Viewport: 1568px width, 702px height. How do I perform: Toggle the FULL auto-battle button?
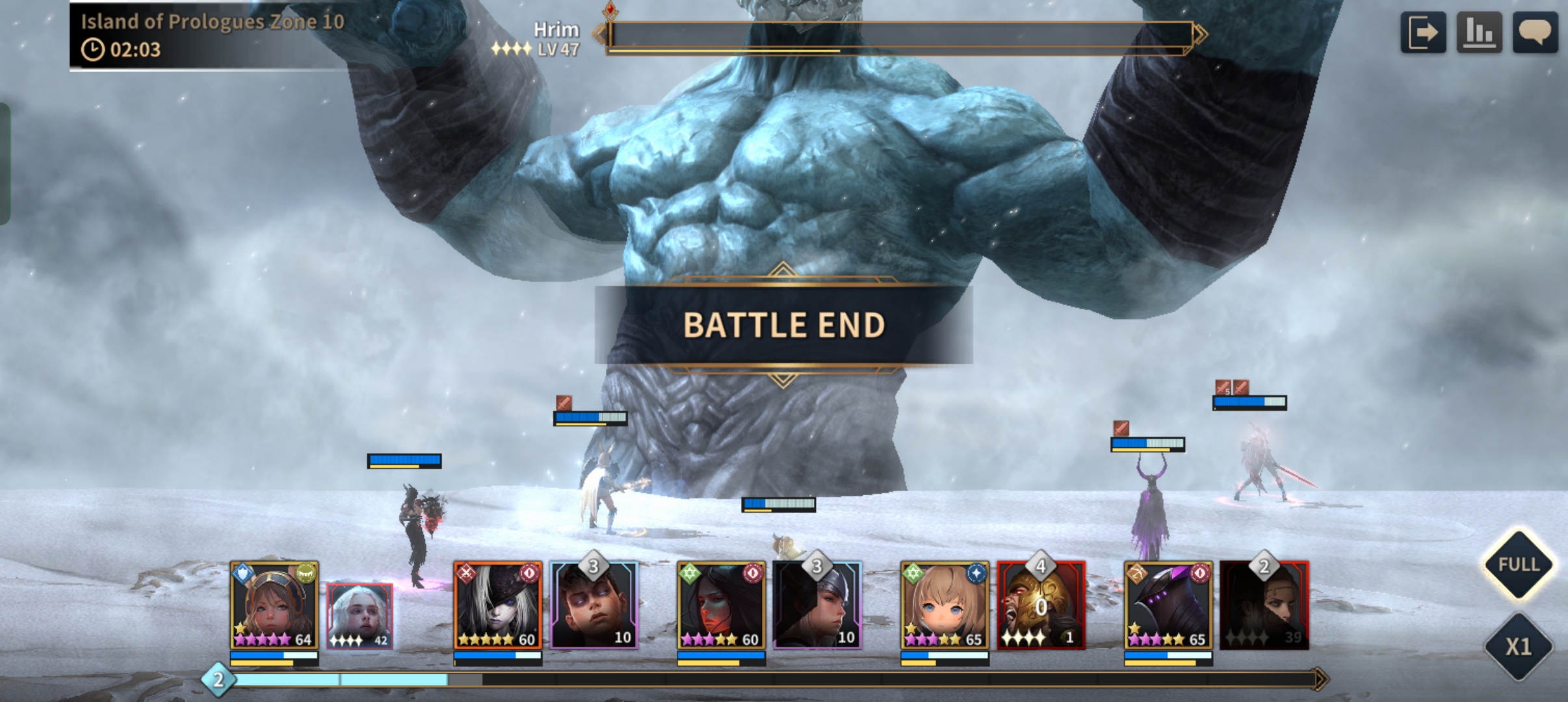pyautogui.click(x=1518, y=564)
